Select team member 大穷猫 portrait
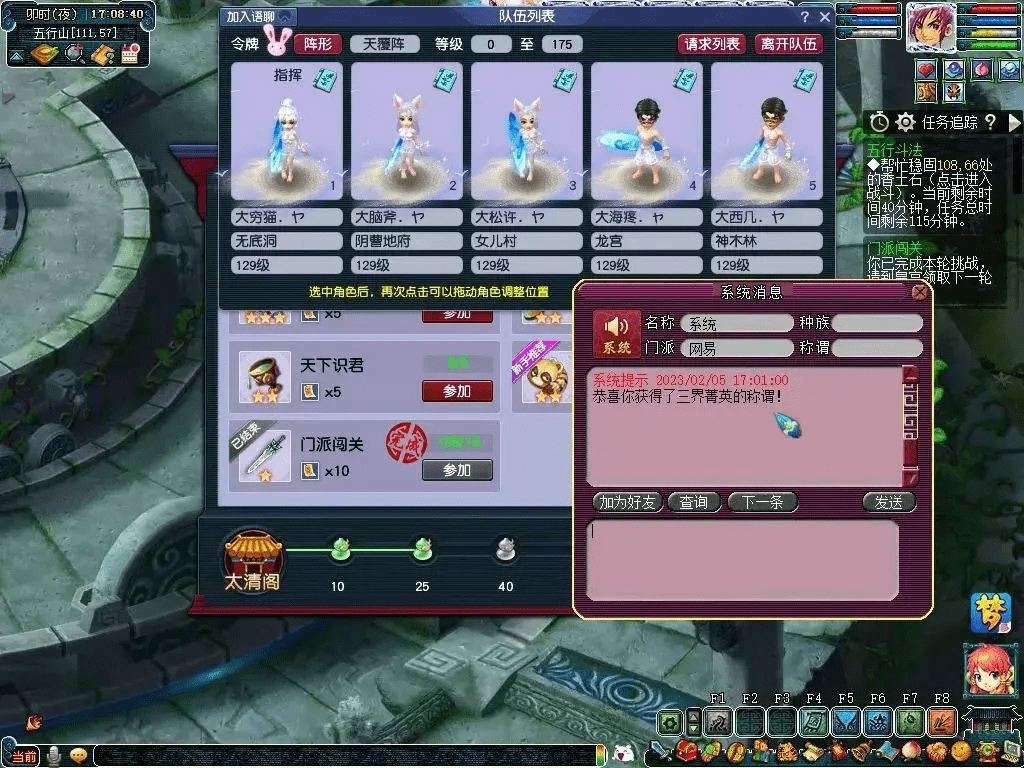1024x768 pixels. (x=287, y=132)
